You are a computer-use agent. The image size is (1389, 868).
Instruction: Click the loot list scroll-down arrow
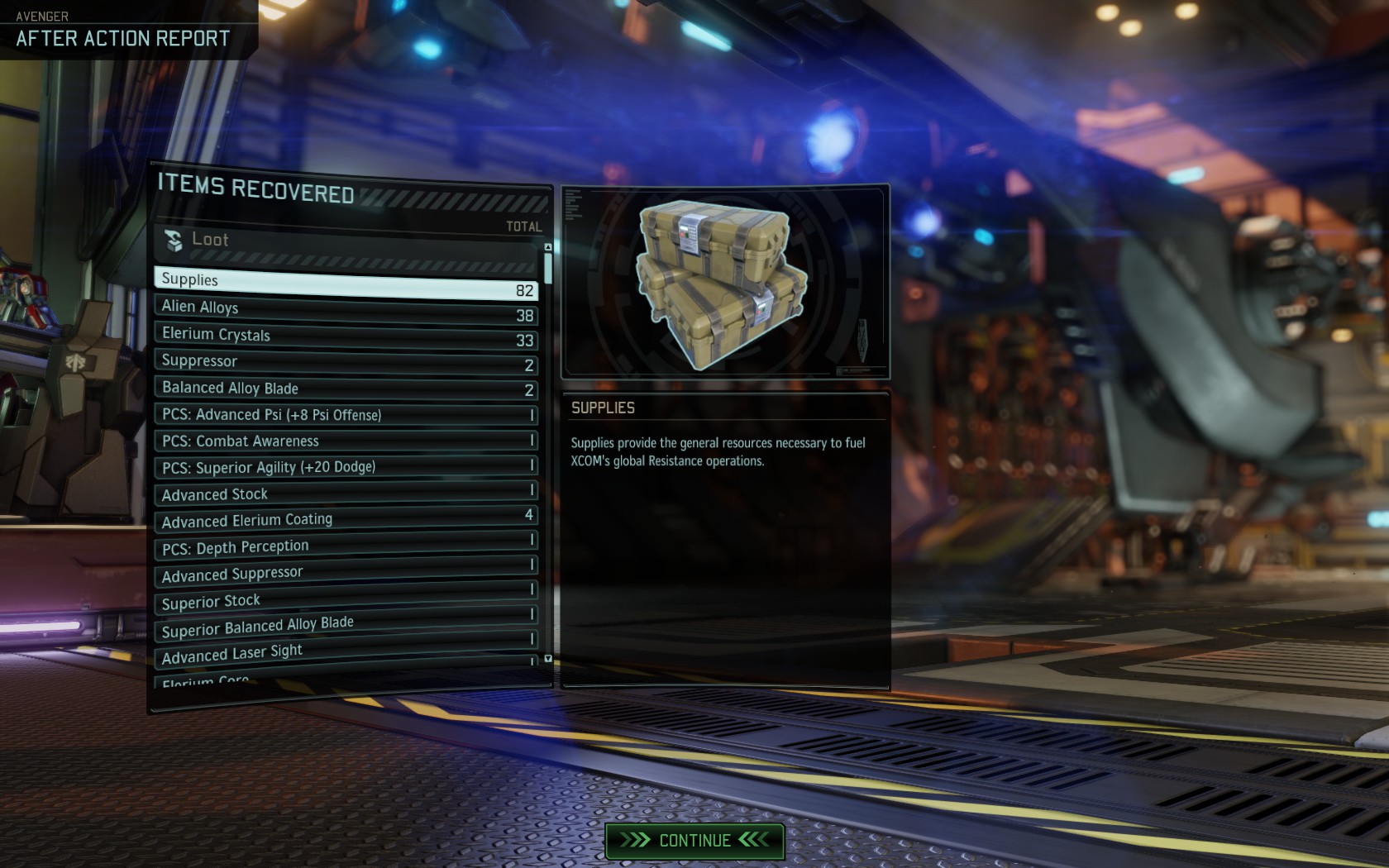tap(548, 659)
